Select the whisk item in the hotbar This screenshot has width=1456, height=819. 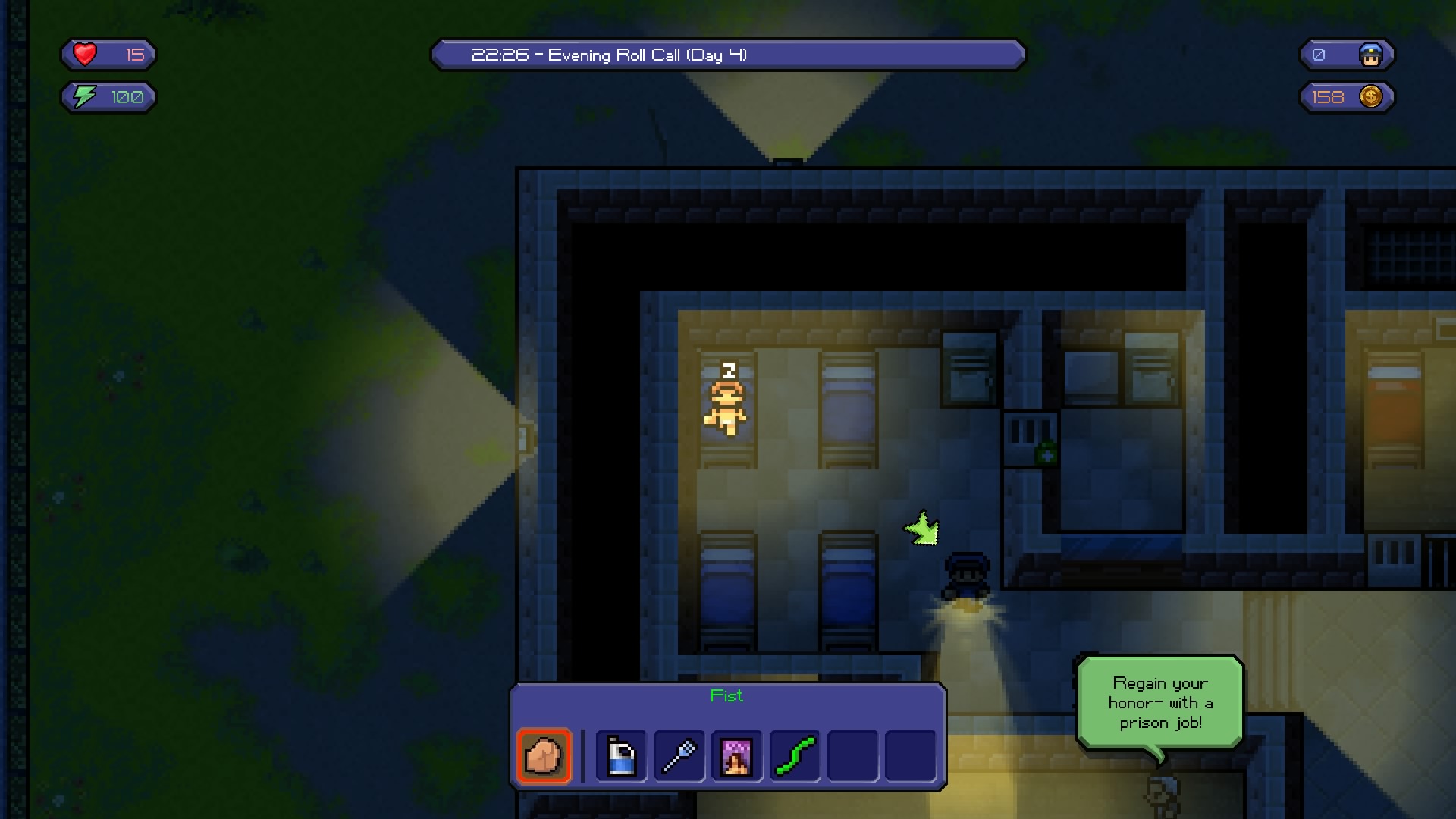tap(678, 756)
